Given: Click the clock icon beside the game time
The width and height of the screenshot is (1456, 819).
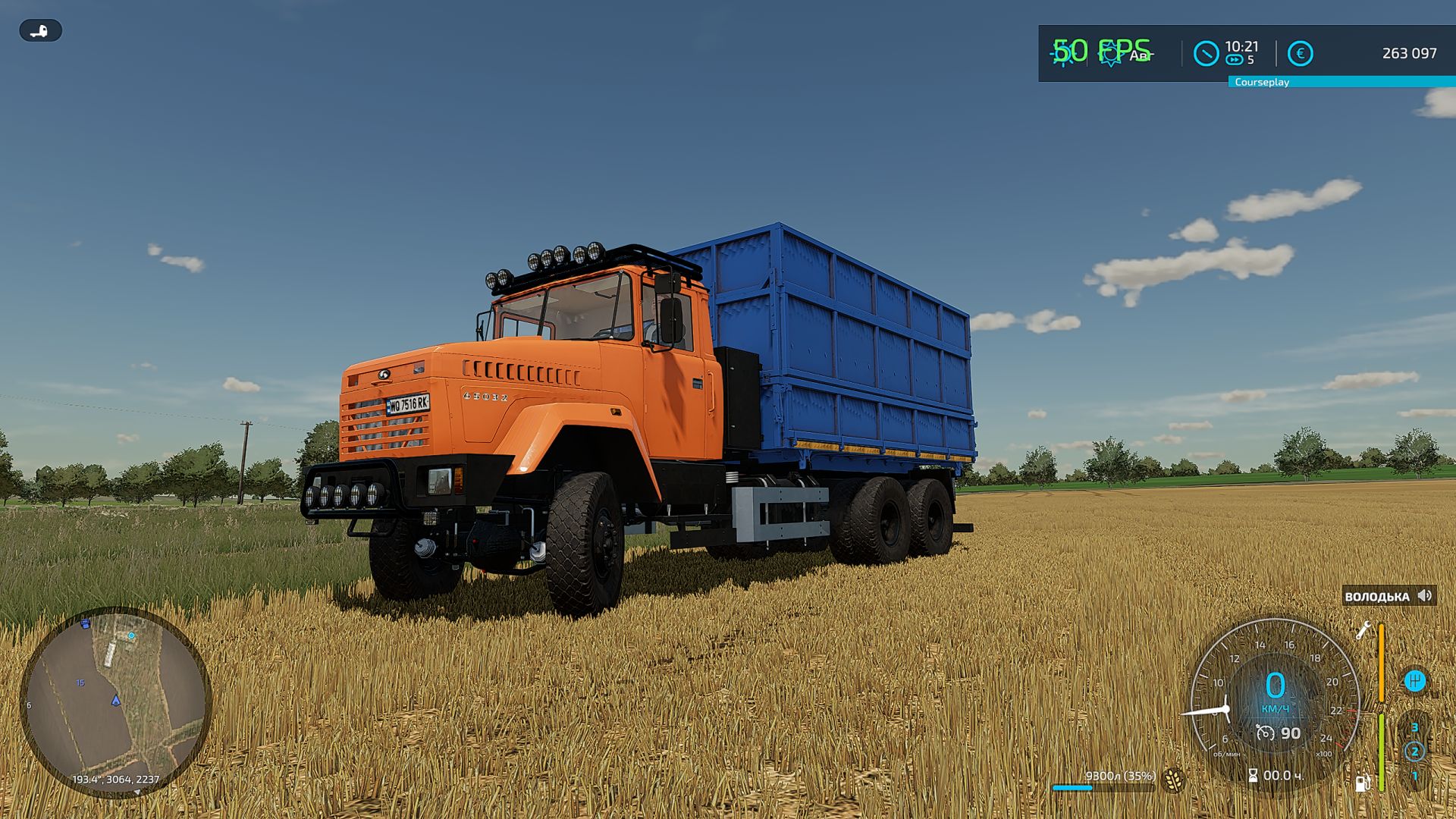Looking at the screenshot, I should pos(1206,54).
